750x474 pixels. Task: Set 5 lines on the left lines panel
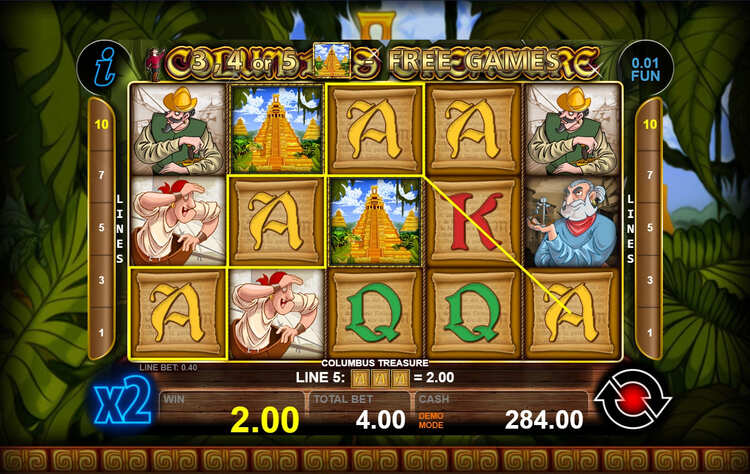100,227
